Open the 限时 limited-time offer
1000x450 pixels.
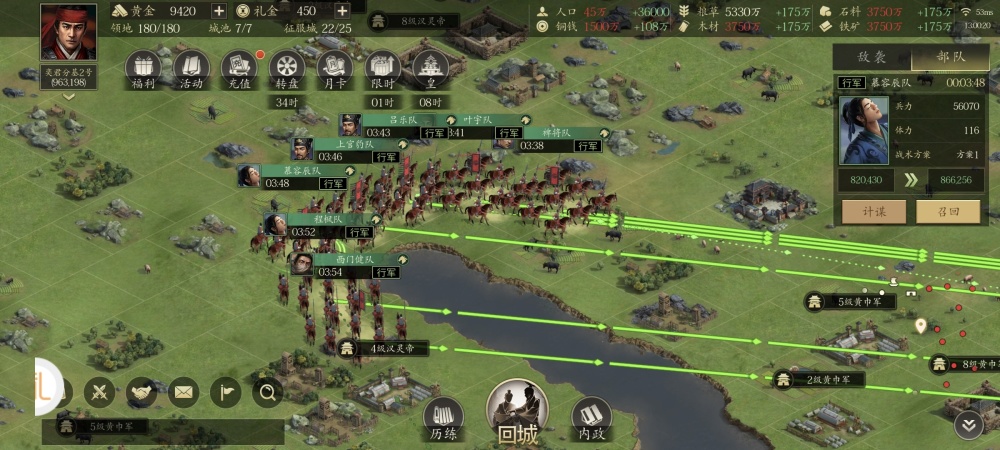point(382,69)
